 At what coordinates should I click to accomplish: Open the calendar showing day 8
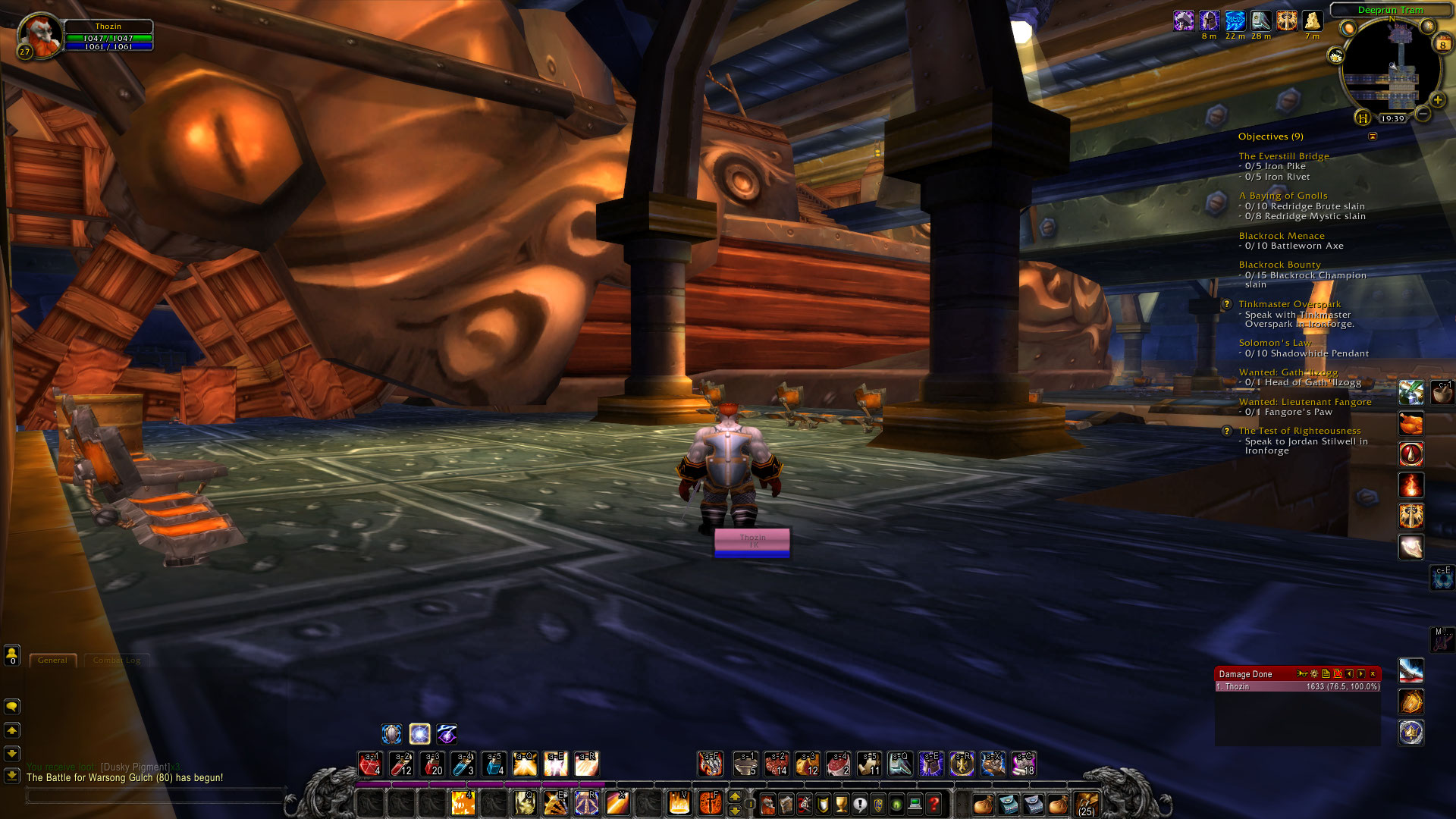1443,44
